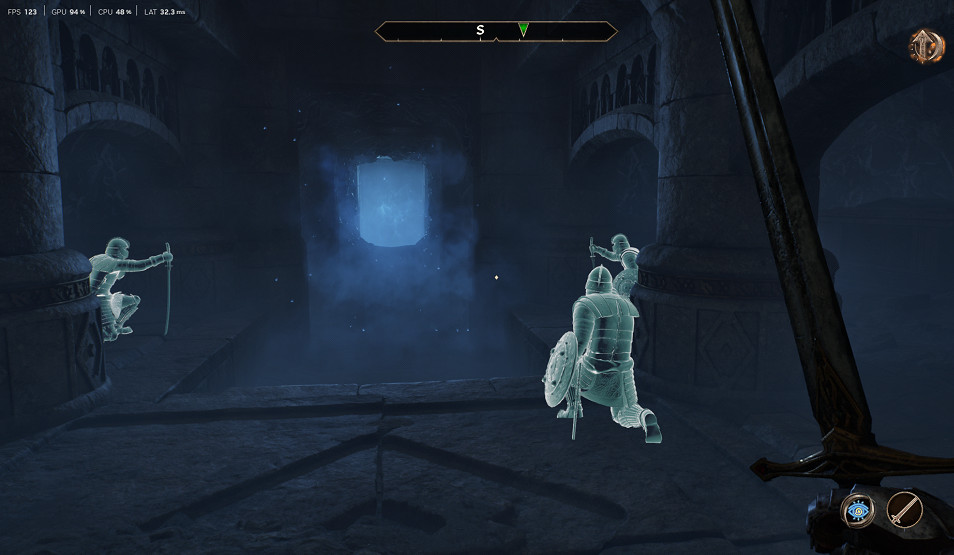Activate the glowing blue eye ability
The height and width of the screenshot is (555, 954).
click(x=857, y=511)
